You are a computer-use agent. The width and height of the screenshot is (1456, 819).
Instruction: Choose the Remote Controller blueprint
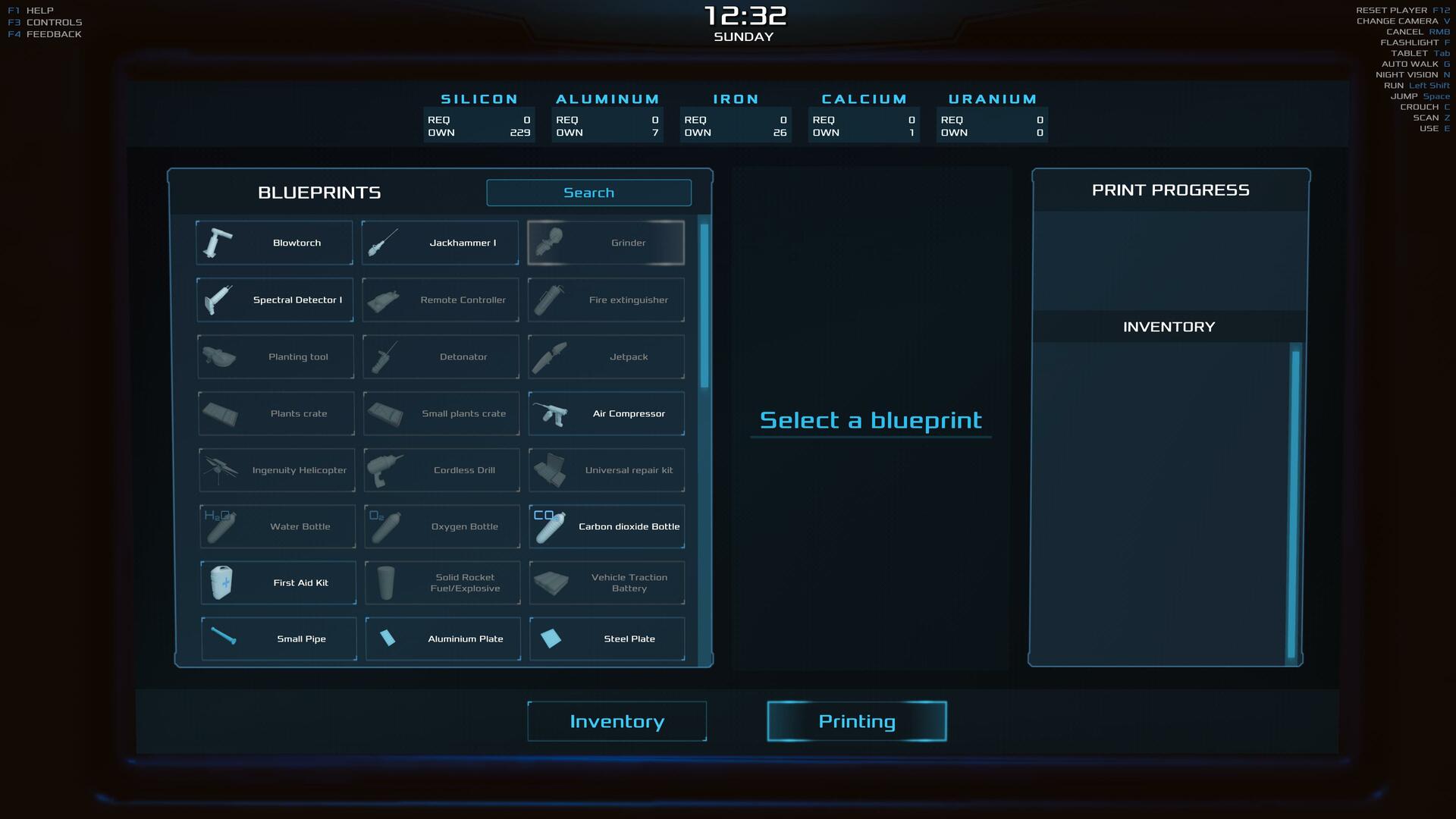441,300
